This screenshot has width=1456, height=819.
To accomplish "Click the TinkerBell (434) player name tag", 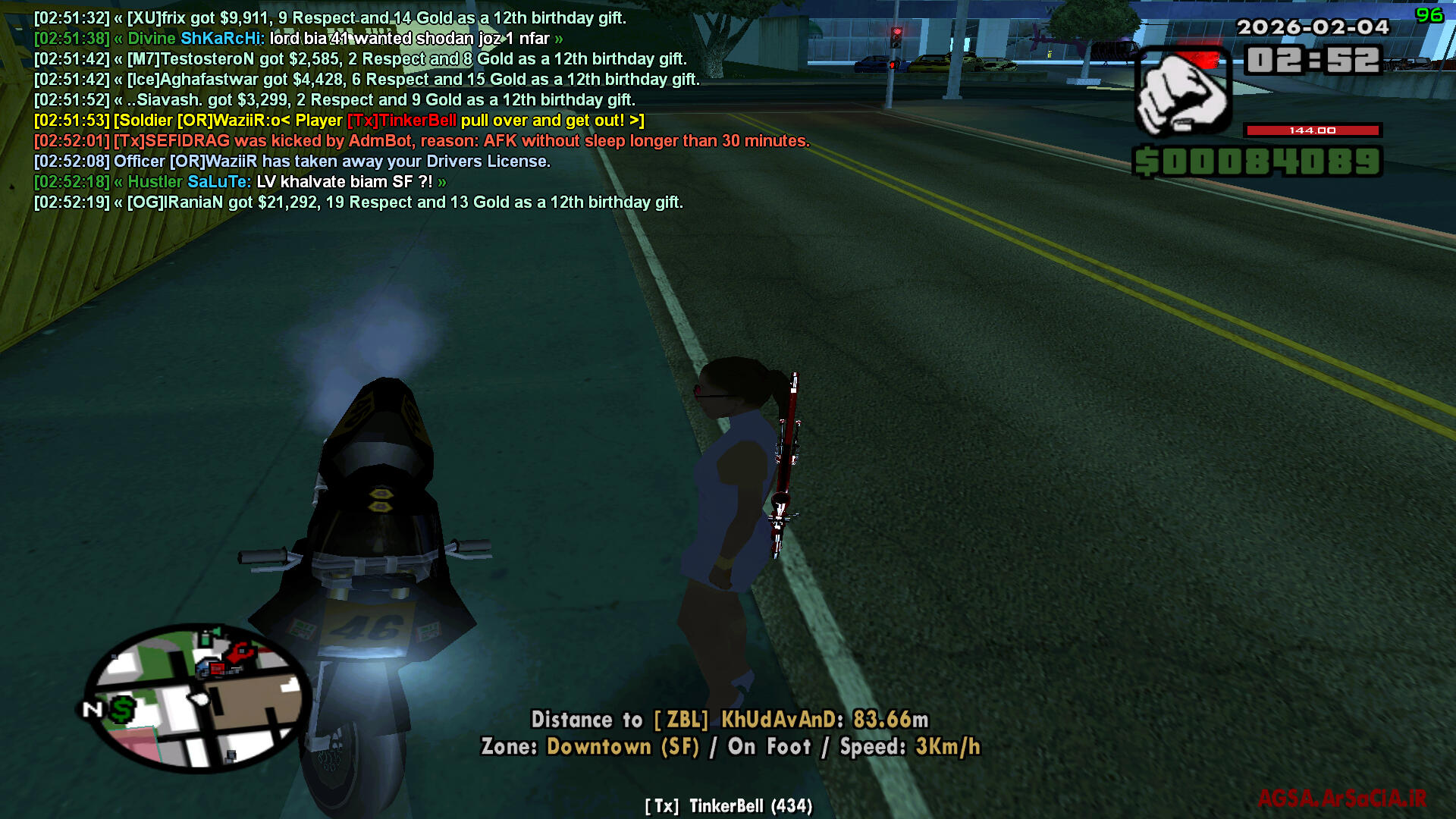I will pos(728,806).
